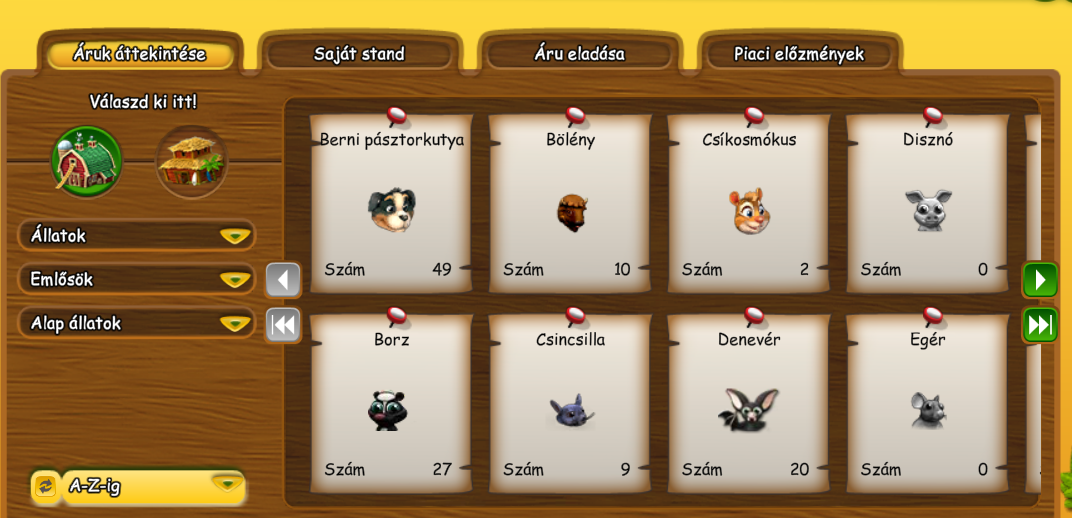1072x518 pixels.
Task: Choose the green barn farm icon
Action: pyautogui.click(x=87, y=161)
